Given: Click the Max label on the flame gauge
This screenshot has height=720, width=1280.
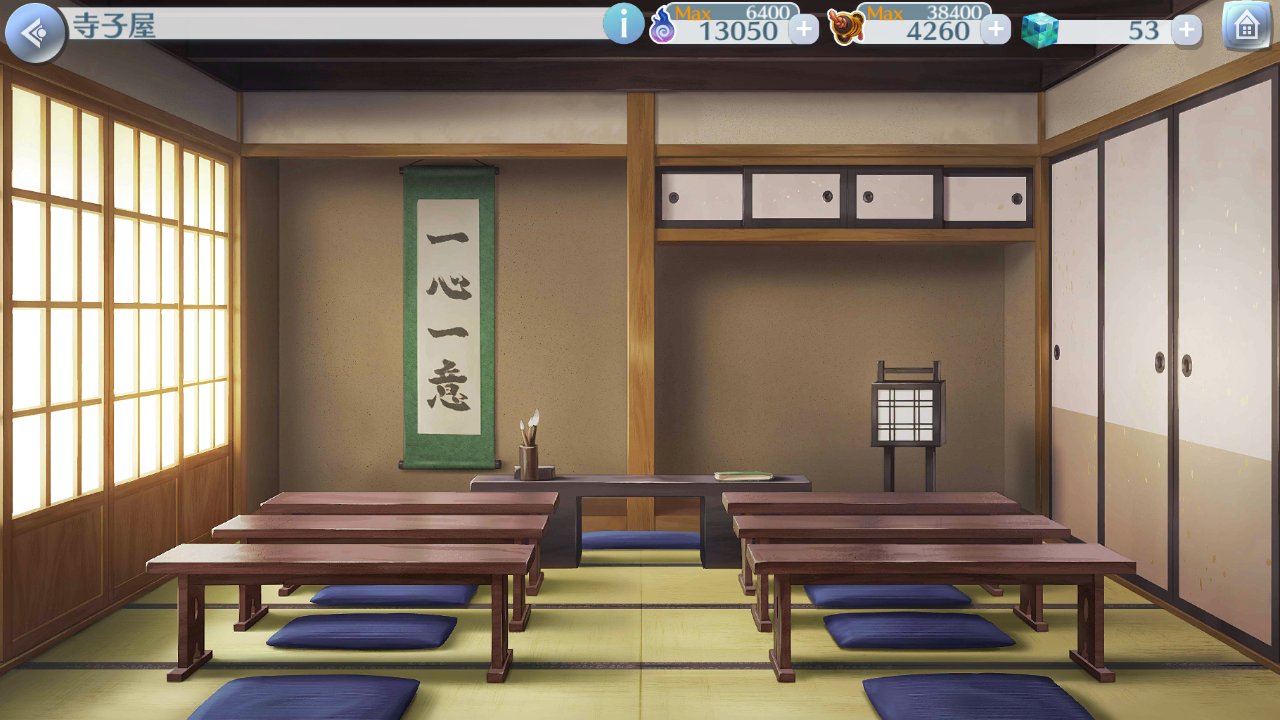Looking at the screenshot, I should pyautogui.click(x=694, y=14).
